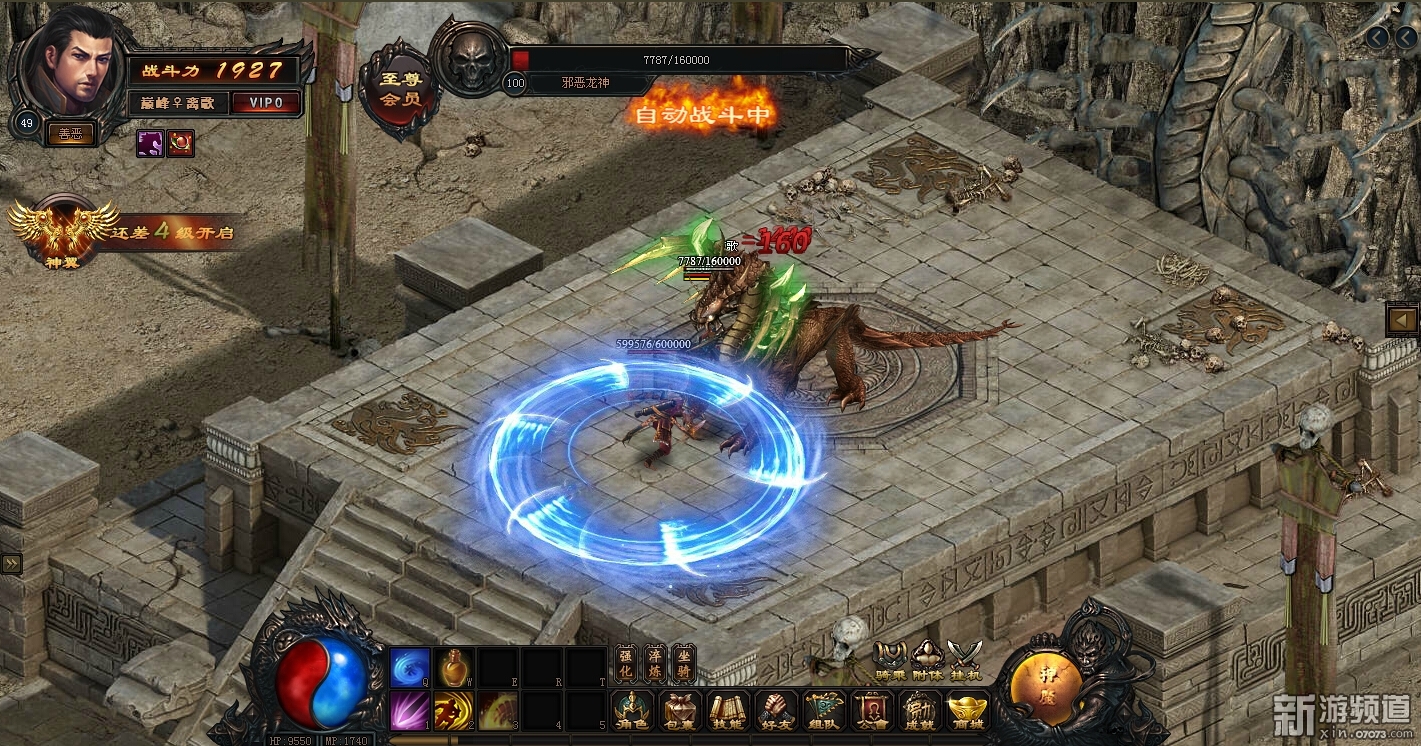Open the 好友 friends list
Viewport: 1421px width, 746px height.
[776, 709]
